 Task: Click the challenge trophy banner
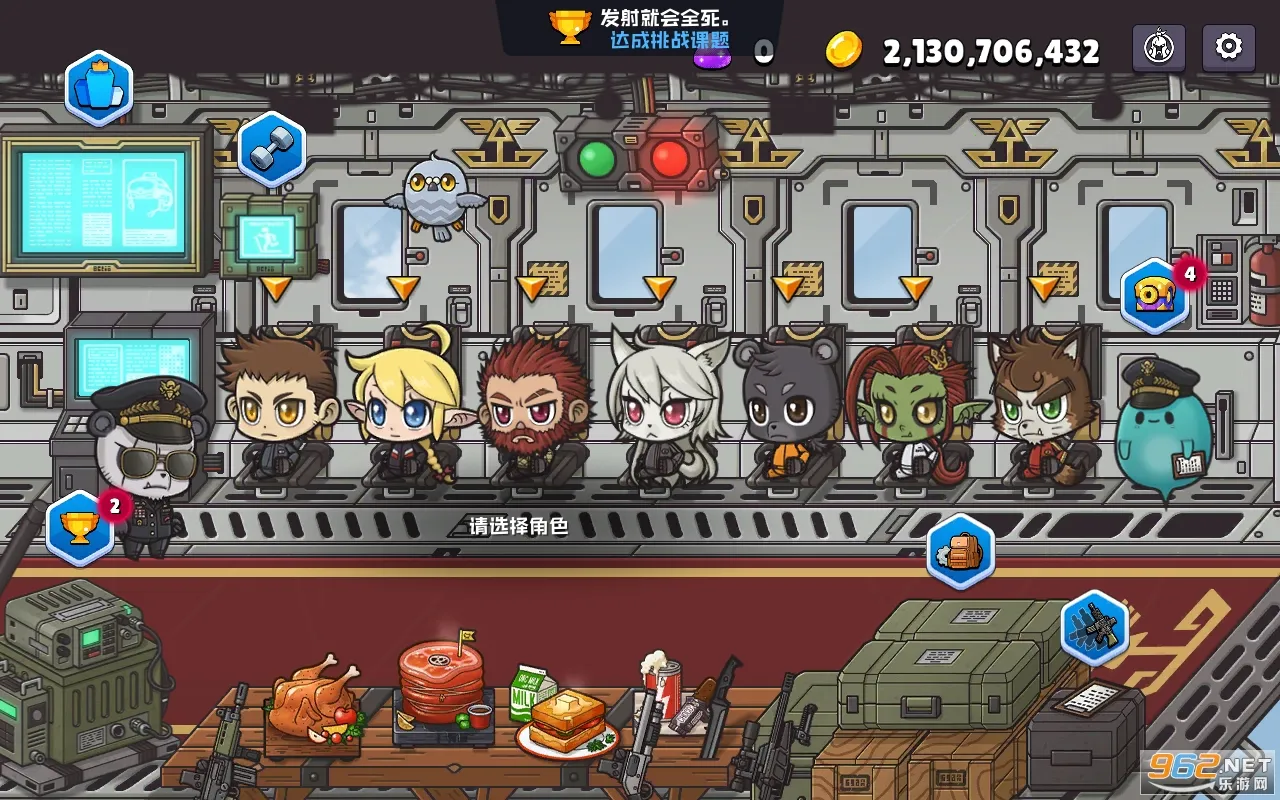[640, 28]
